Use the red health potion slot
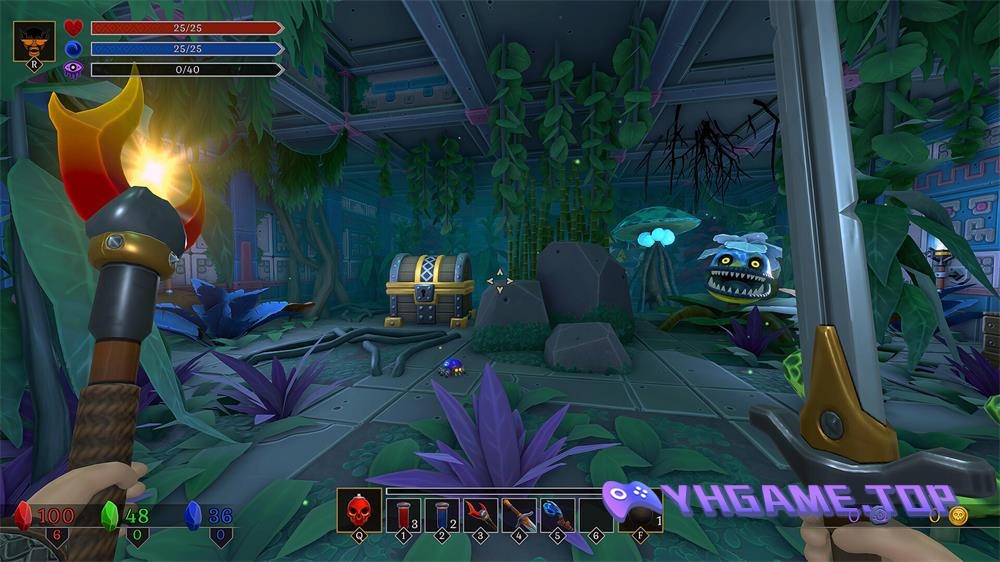 pos(403,514)
